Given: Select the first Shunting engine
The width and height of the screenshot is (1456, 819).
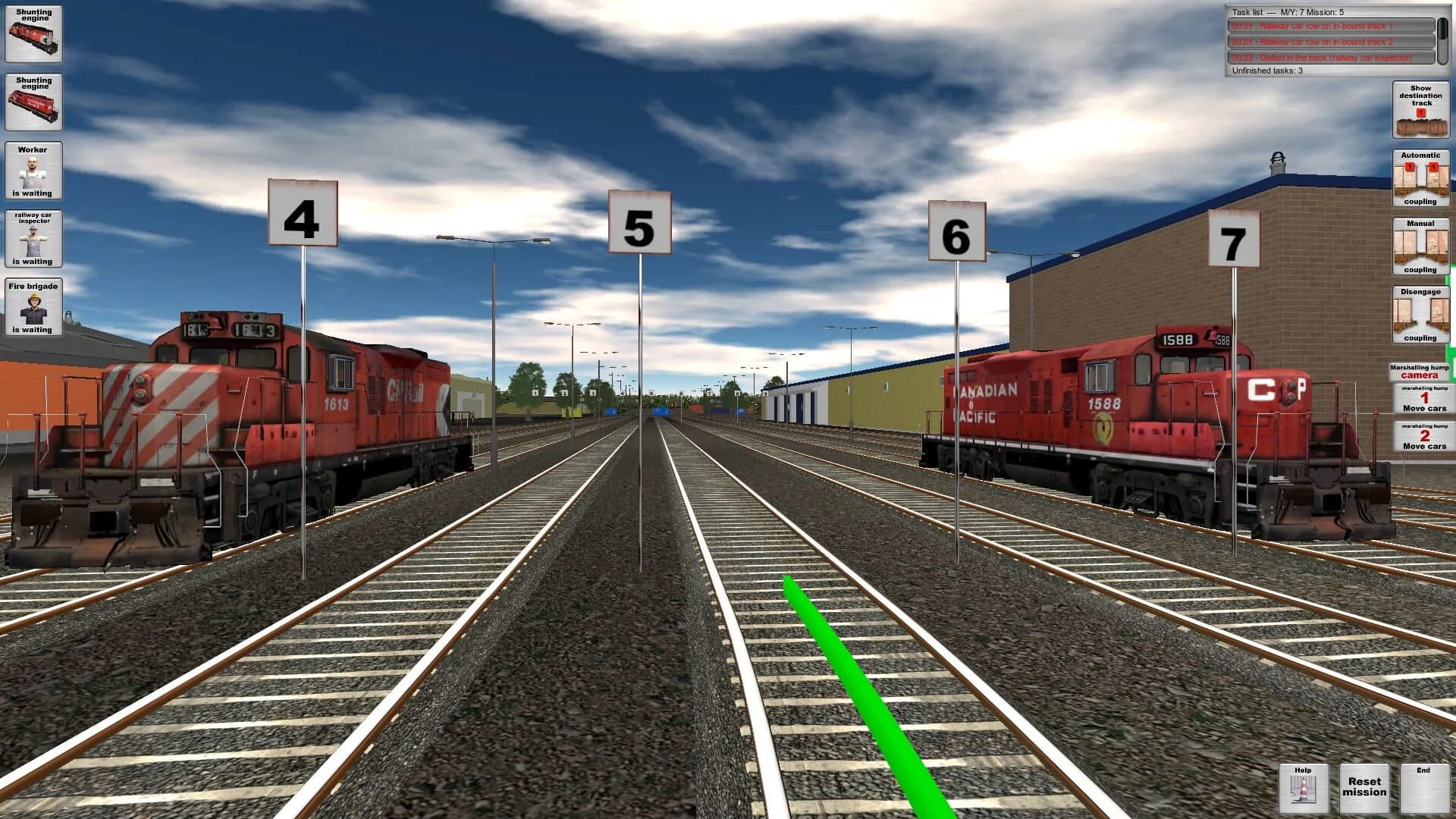Looking at the screenshot, I should 33,33.
